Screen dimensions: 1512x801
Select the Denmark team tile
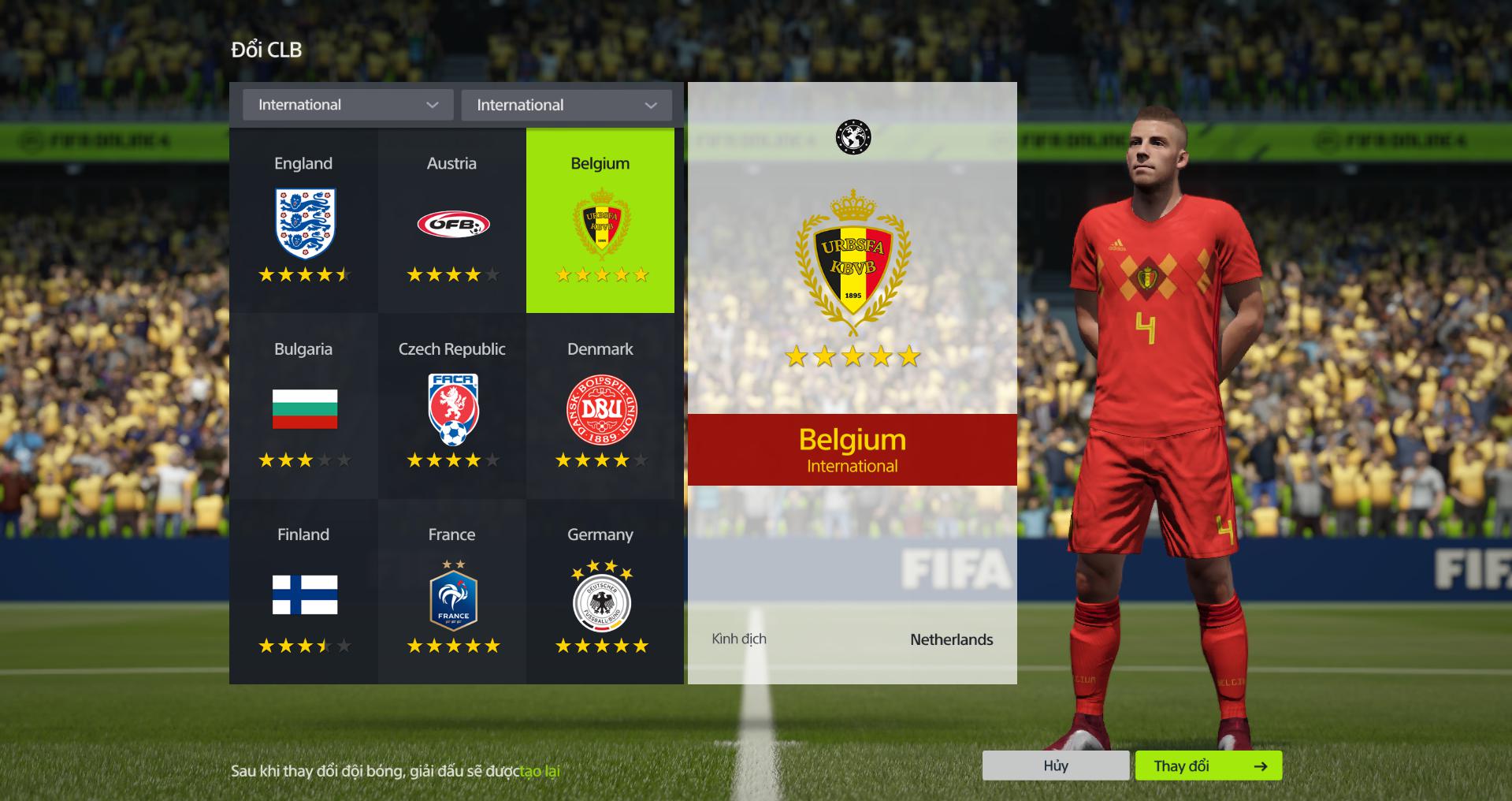click(600, 406)
